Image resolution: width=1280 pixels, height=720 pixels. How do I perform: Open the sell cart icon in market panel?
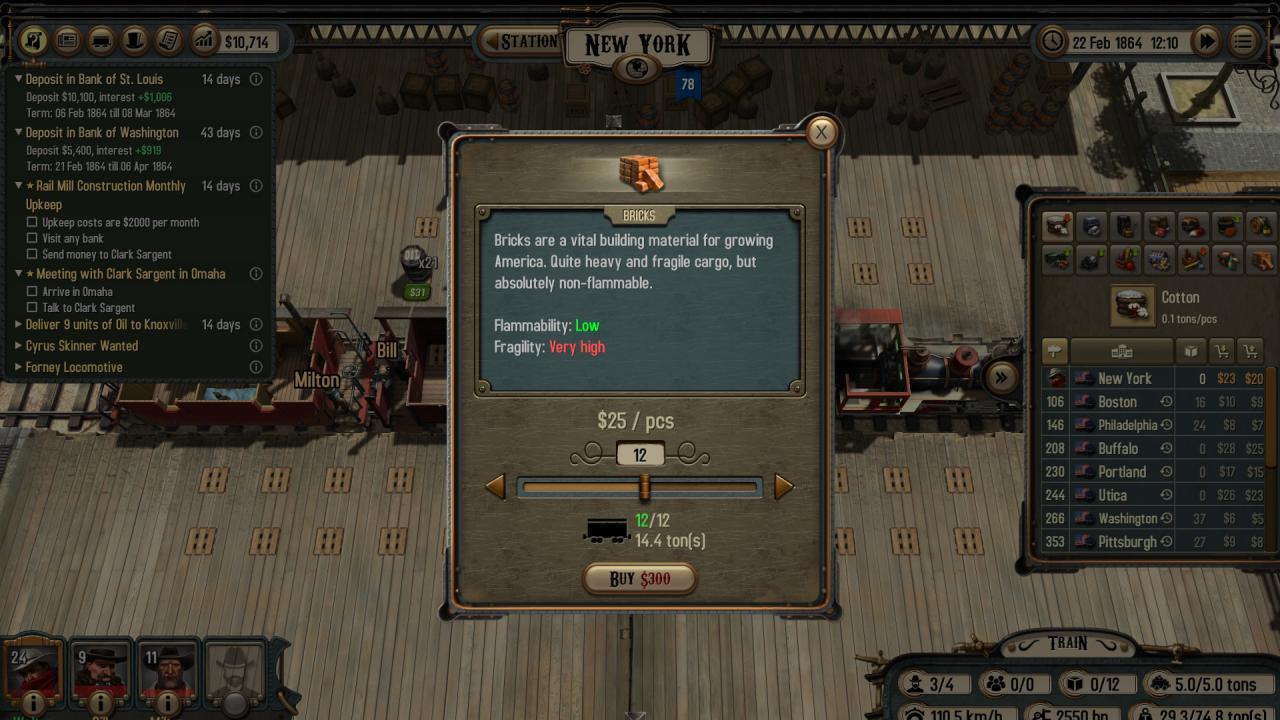[x=1251, y=351]
